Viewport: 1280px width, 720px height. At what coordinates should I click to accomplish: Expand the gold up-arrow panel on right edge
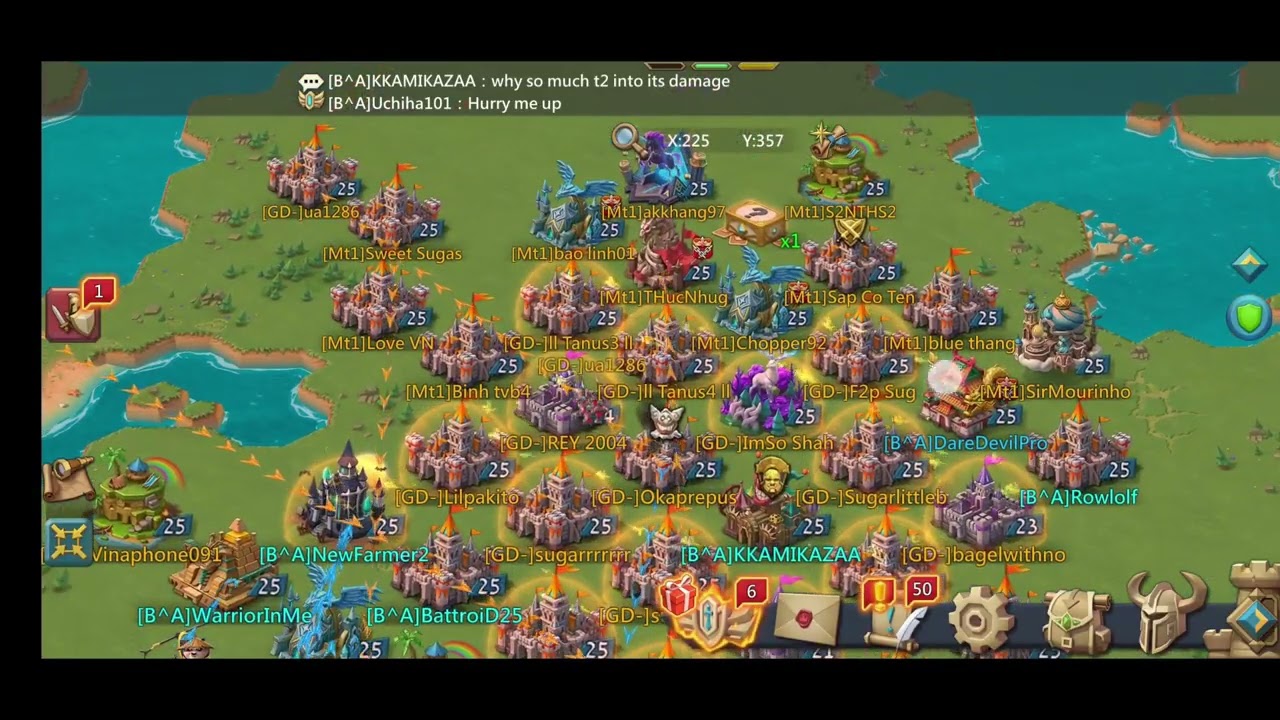click(x=1250, y=263)
